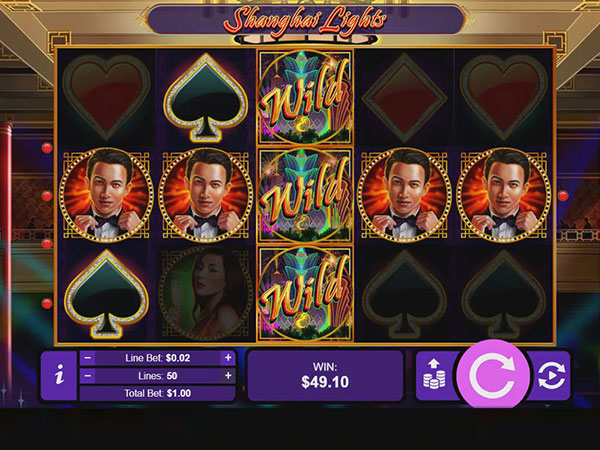The width and height of the screenshot is (600, 450).
Task: Select max bet coin stack button
Action: click(x=436, y=376)
